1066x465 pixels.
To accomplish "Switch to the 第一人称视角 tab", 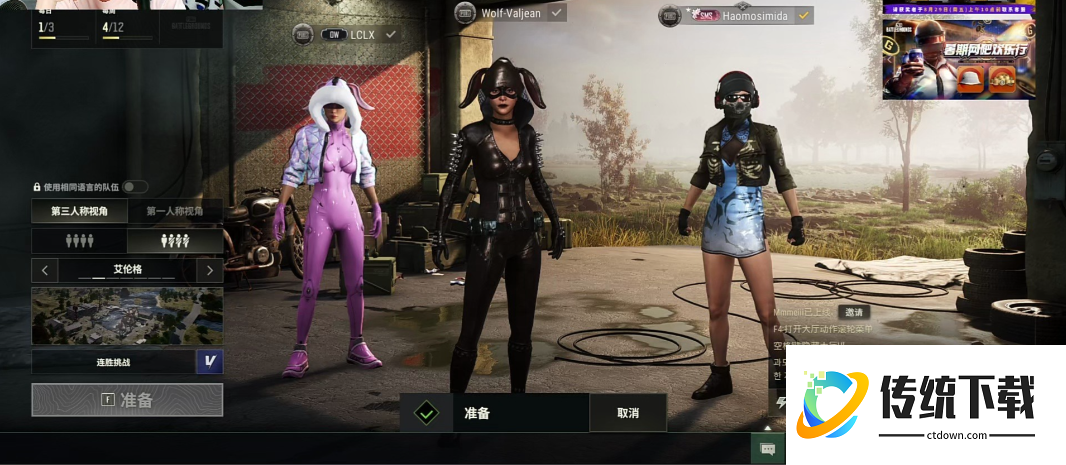I will [x=175, y=211].
